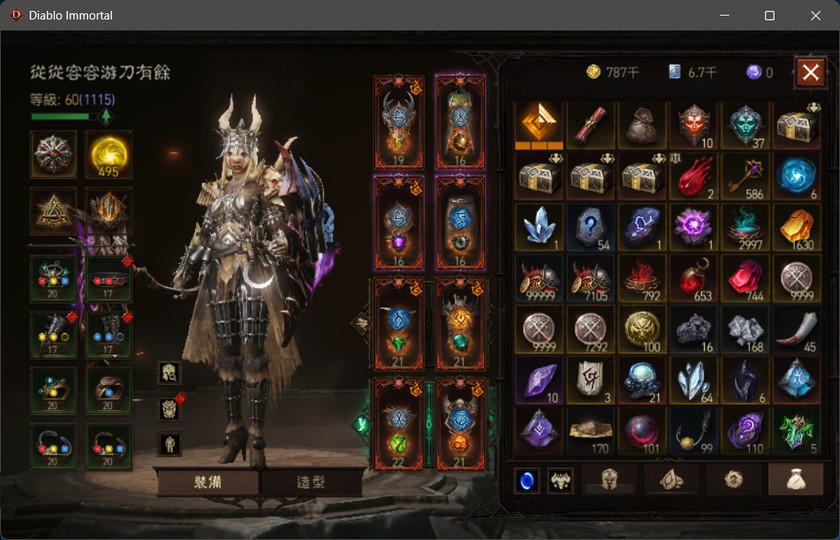Select the green leafy item with count 5
The image size is (840, 540).
[796, 431]
